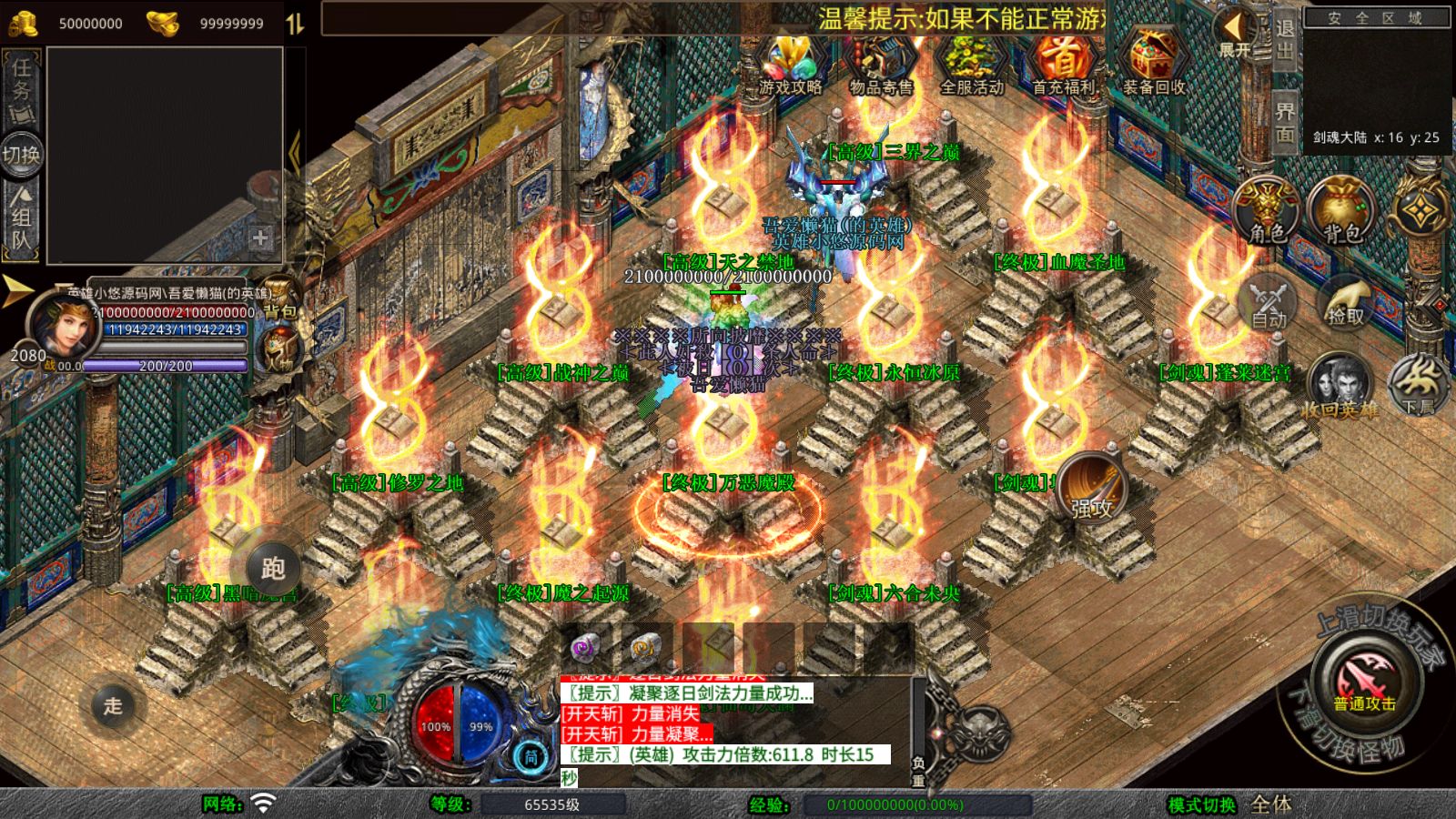The width and height of the screenshot is (1456, 819).
Task: Switch movement to 跑 run mode
Action: click(x=272, y=568)
